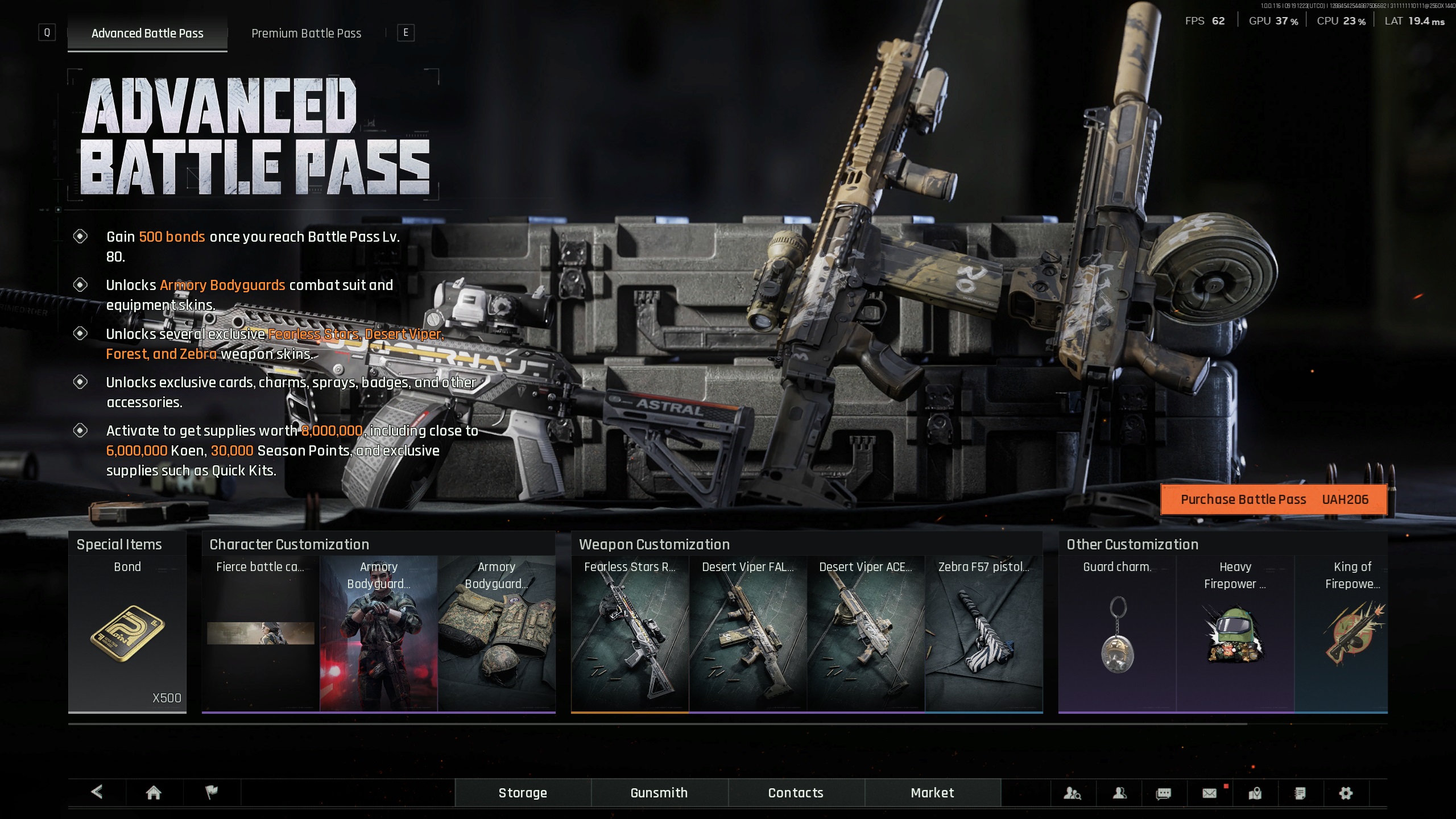Go to the Gunsmith
Image resolution: width=1456 pixels, height=819 pixels.
pyautogui.click(x=659, y=792)
